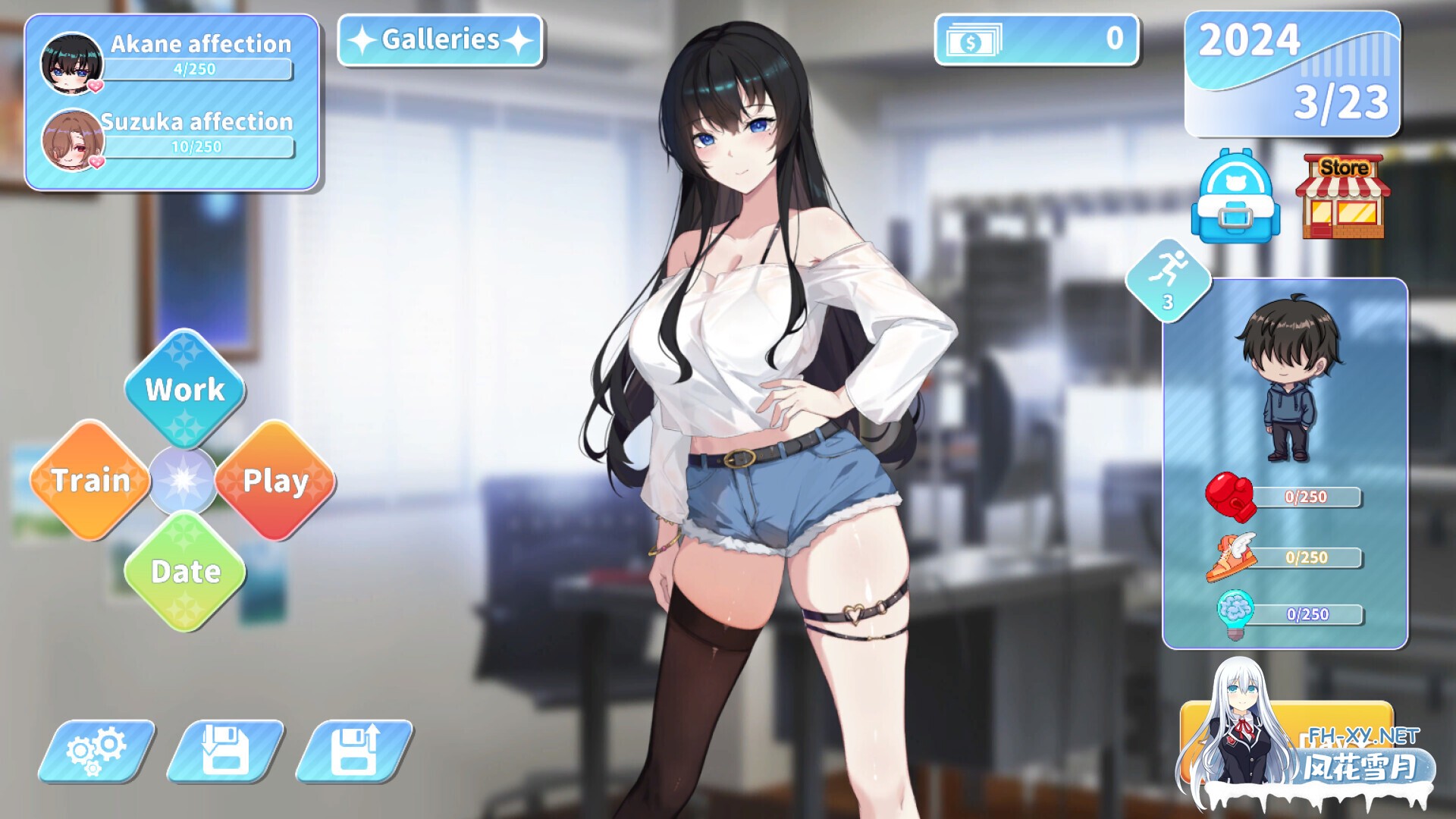Screen dimensions: 1456x819
Task: Click the Work diamond button
Action: pos(184,391)
